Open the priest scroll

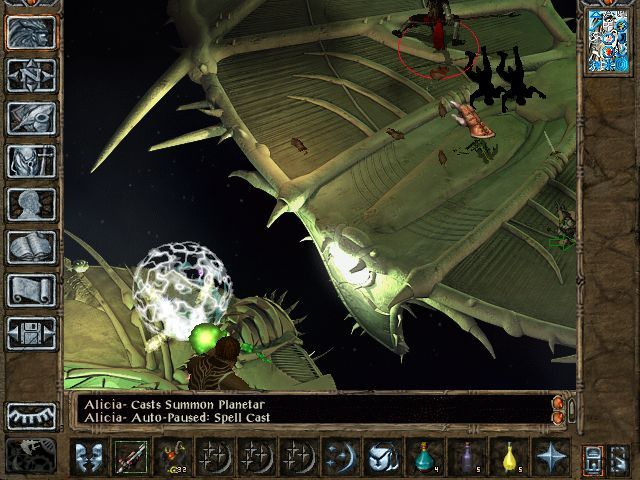tap(31, 290)
